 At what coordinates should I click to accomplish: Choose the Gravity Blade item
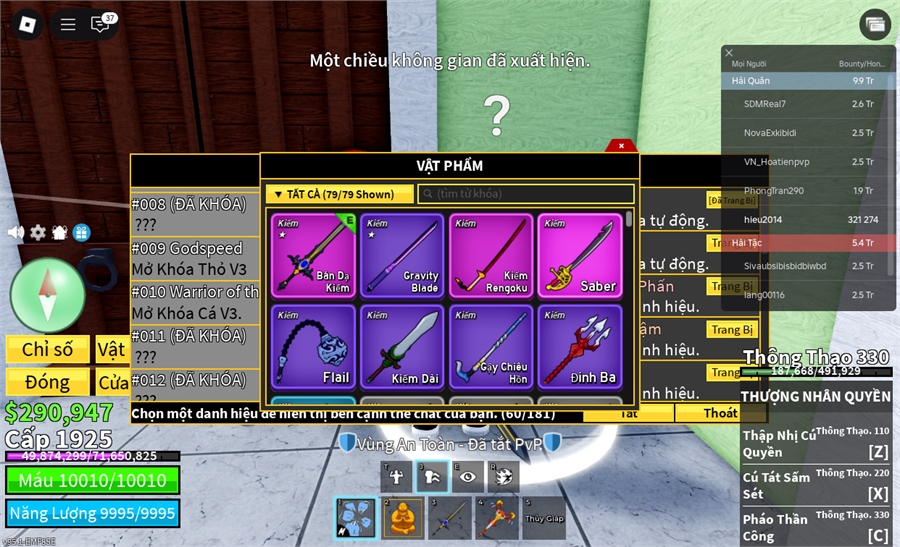pos(402,255)
